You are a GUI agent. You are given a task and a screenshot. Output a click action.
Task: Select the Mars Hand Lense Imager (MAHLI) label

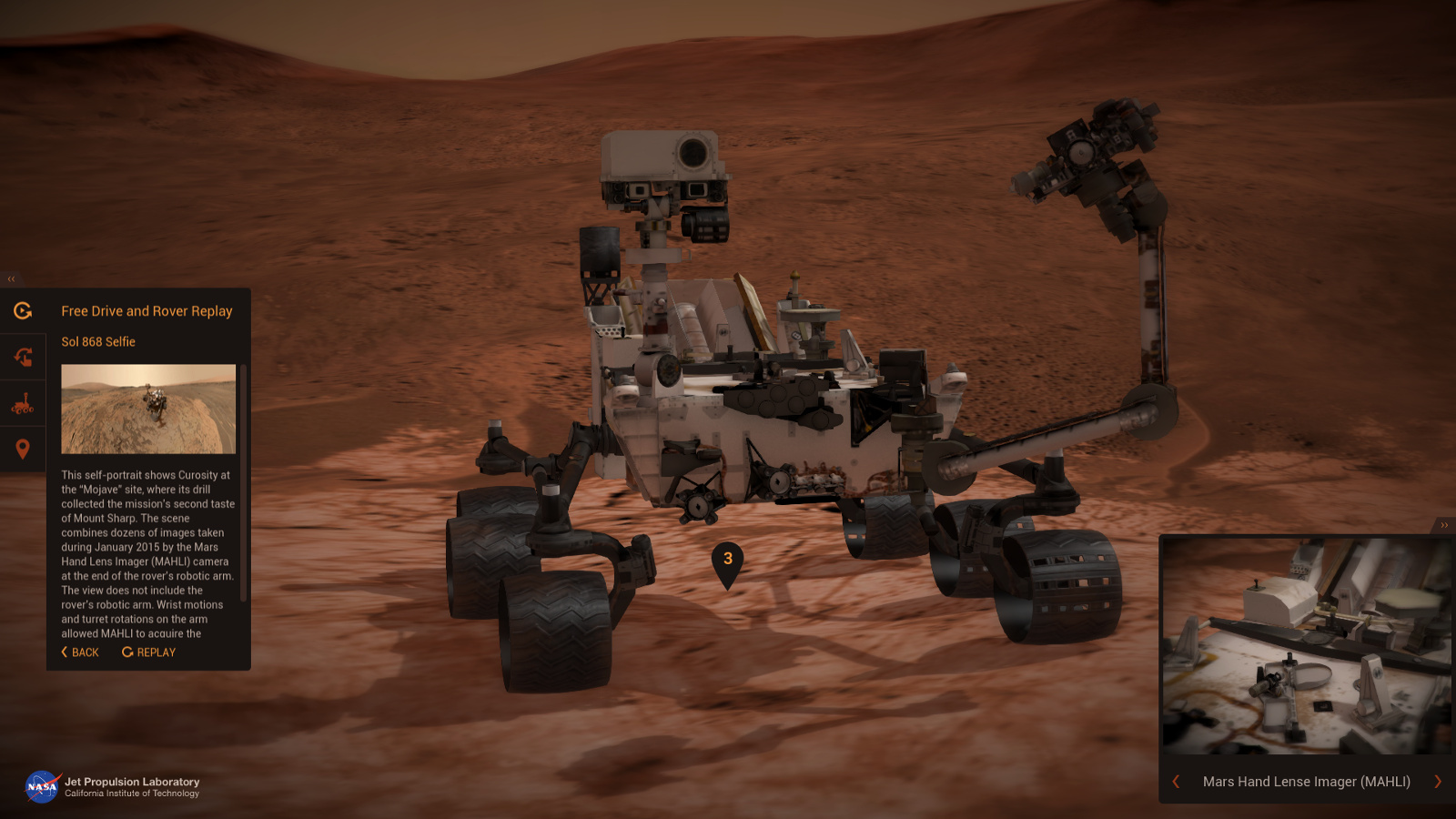click(x=1305, y=781)
